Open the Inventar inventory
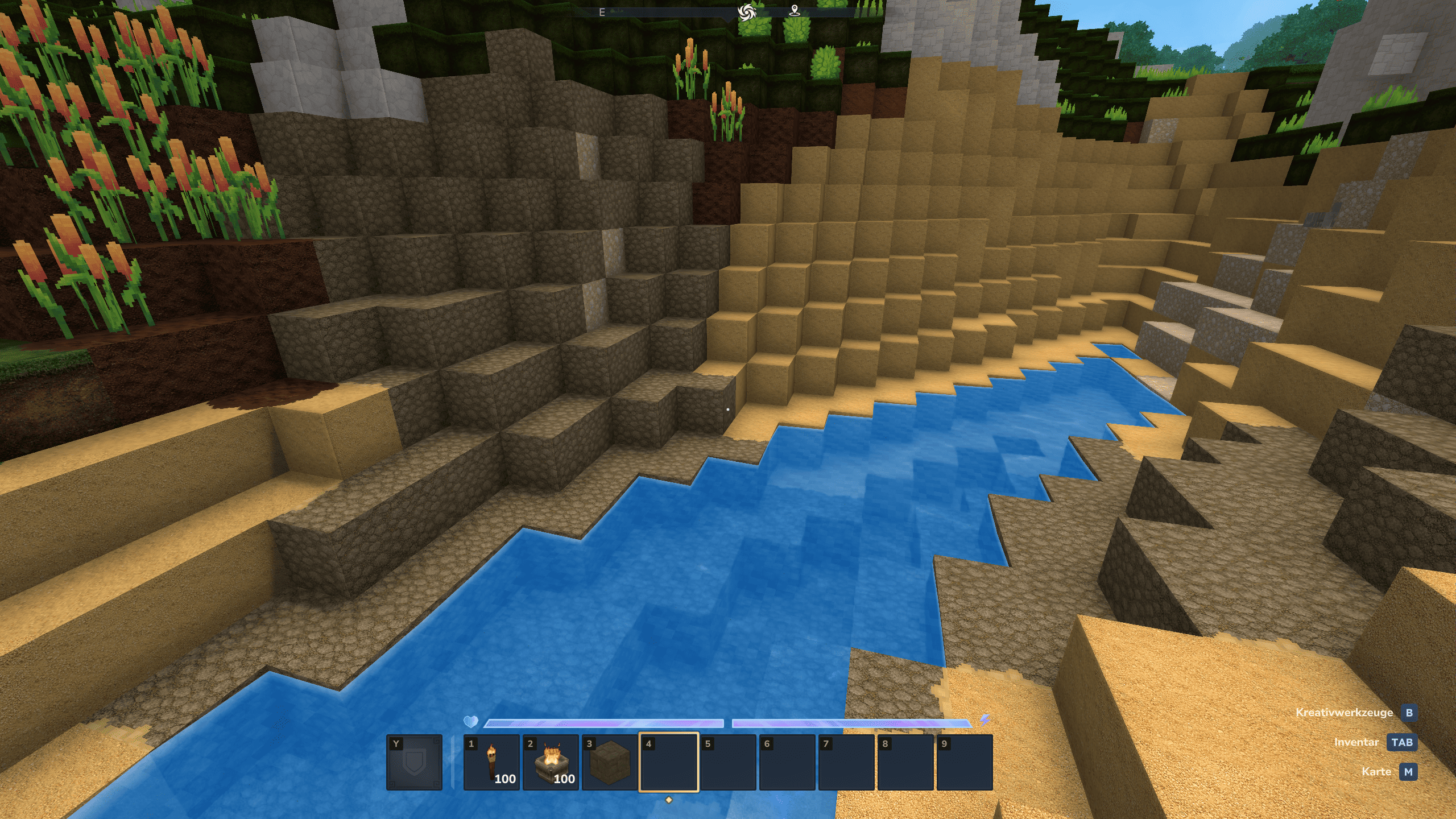 [x=1401, y=742]
